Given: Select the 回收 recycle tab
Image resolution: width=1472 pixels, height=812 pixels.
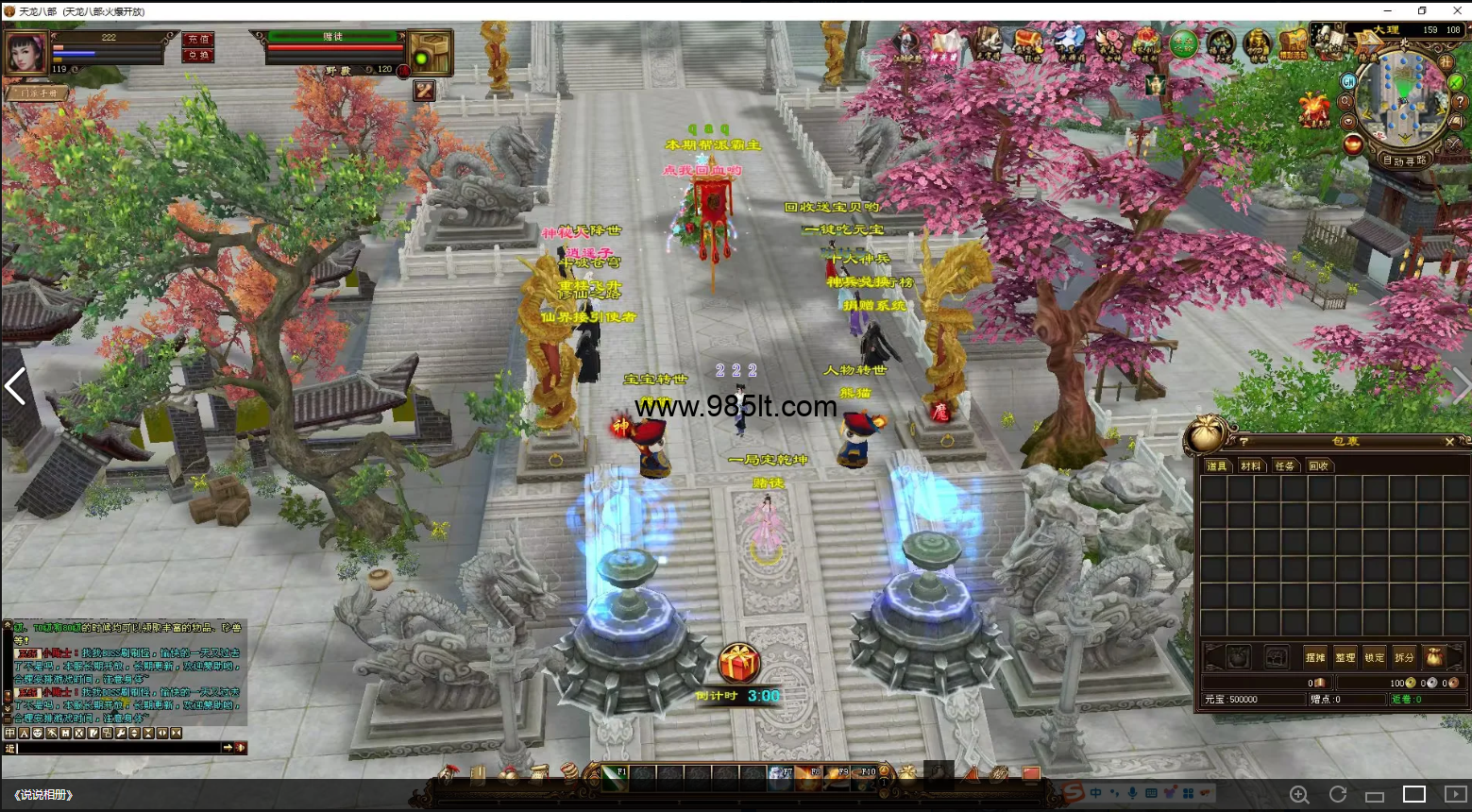Looking at the screenshot, I should point(1318,466).
